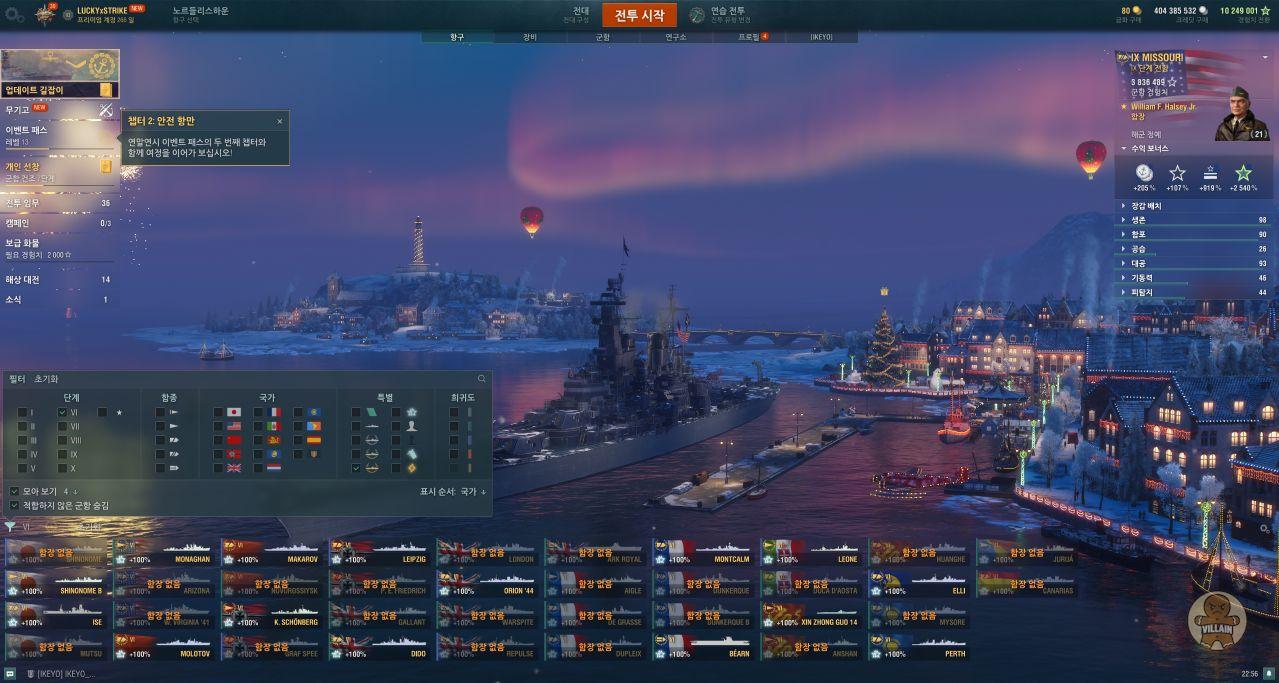Switch to the 장비 tab

(529, 37)
